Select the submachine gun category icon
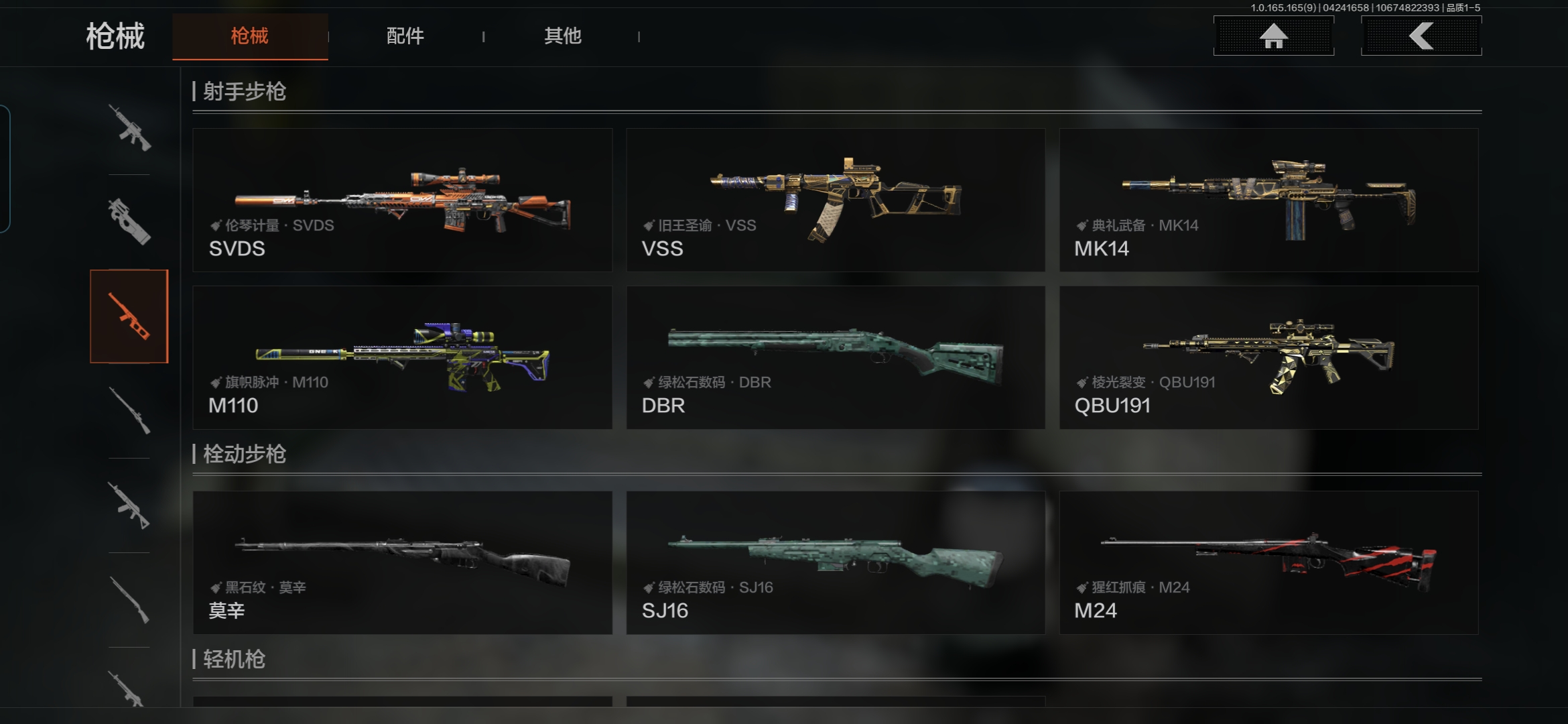 [129, 221]
